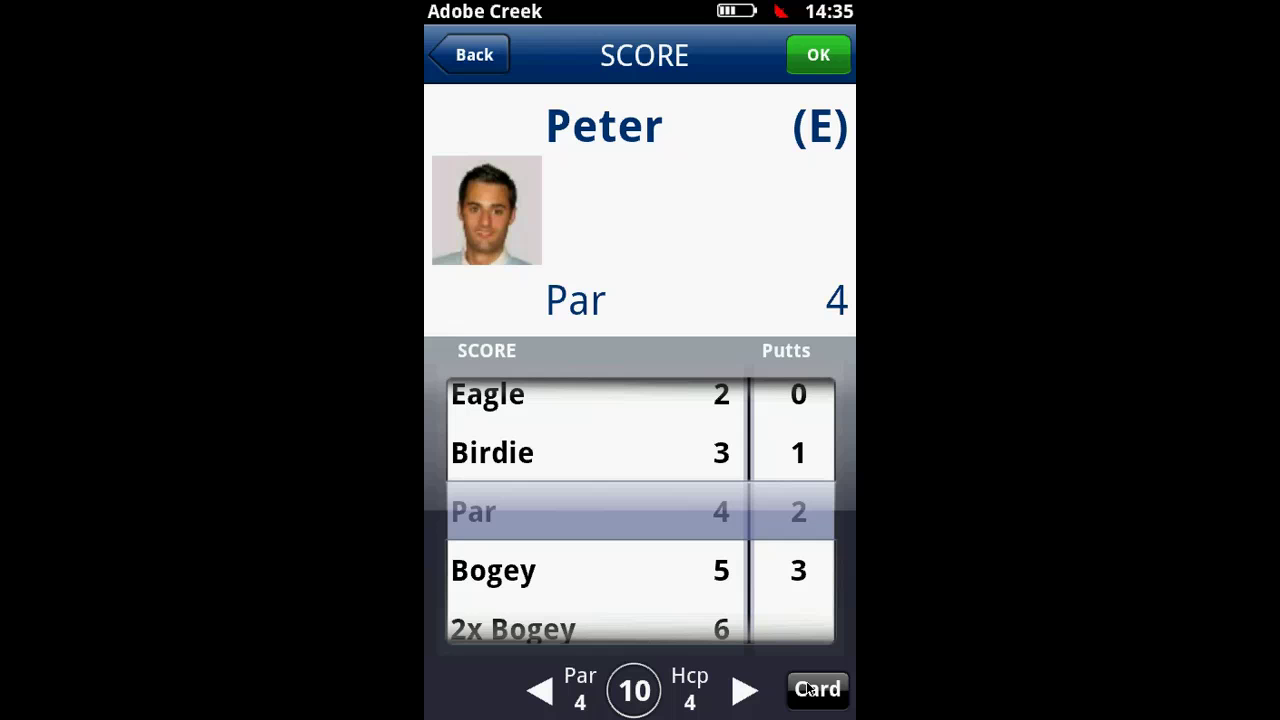
Task: Tap the red notification flag in status bar
Action: (x=783, y=11)
